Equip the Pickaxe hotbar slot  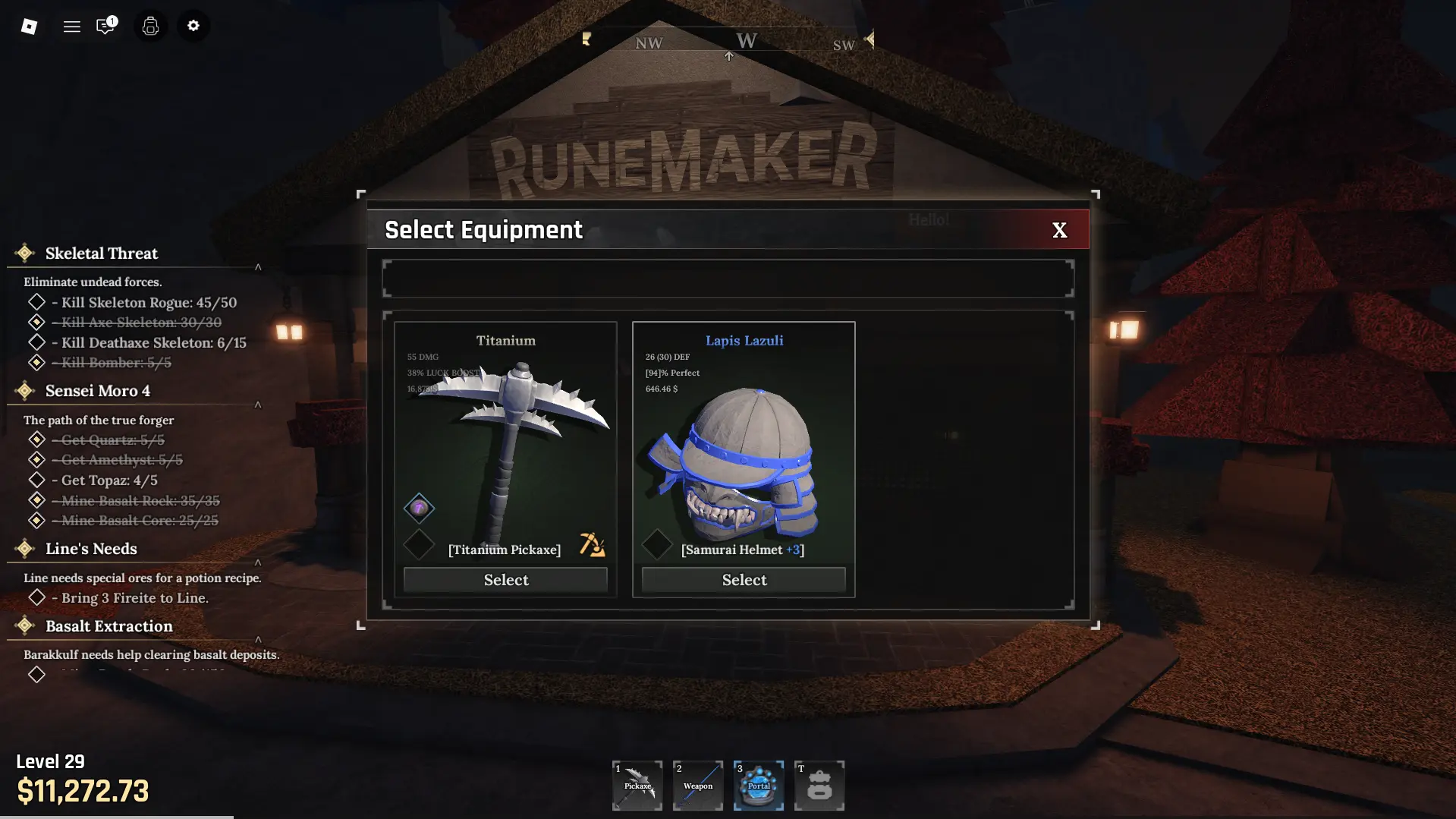pos(637,786)
